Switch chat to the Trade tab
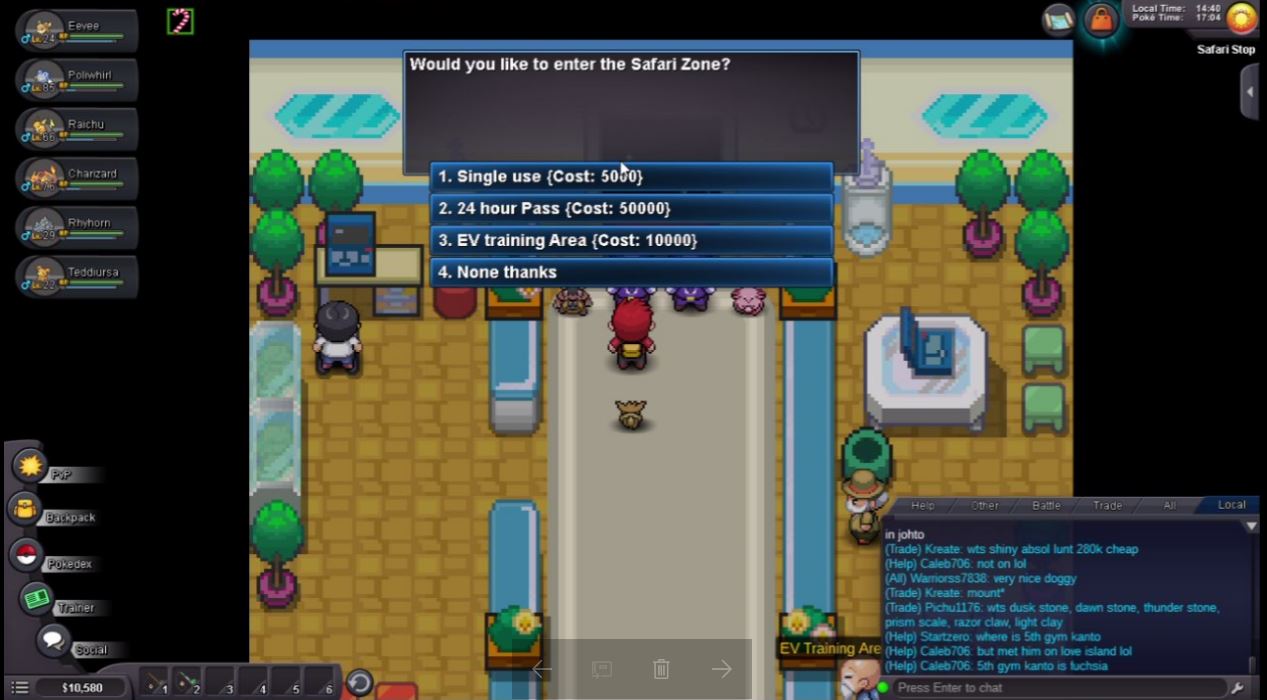 coord(1107,505)
